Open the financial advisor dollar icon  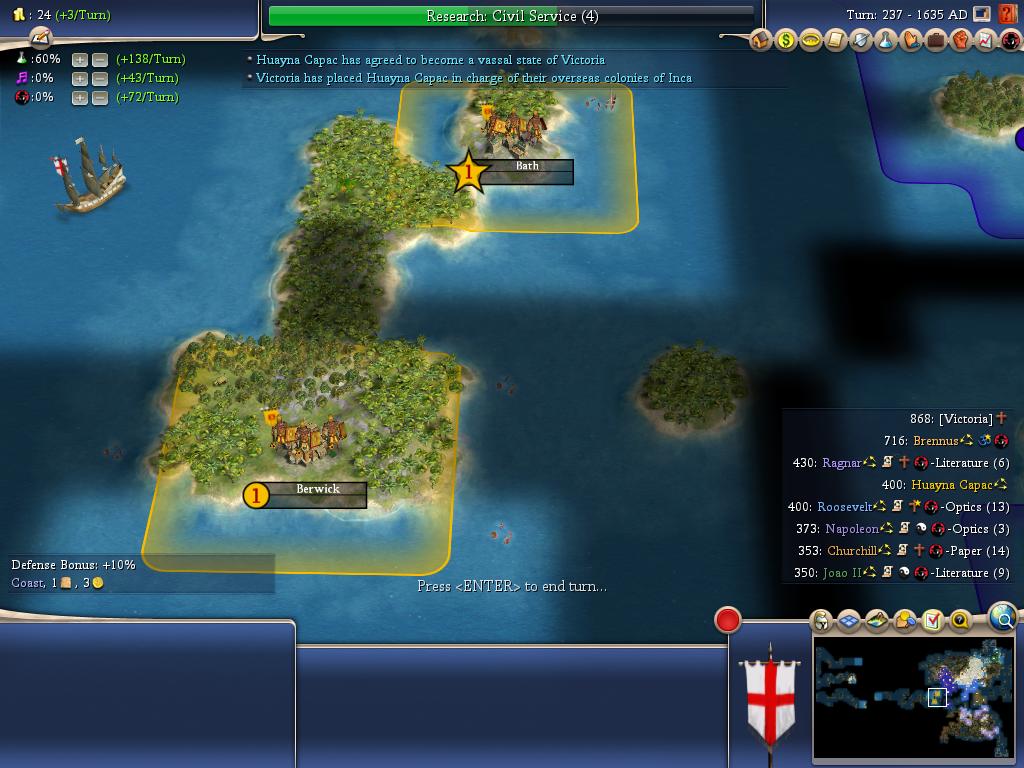click(x=786, y=41)
